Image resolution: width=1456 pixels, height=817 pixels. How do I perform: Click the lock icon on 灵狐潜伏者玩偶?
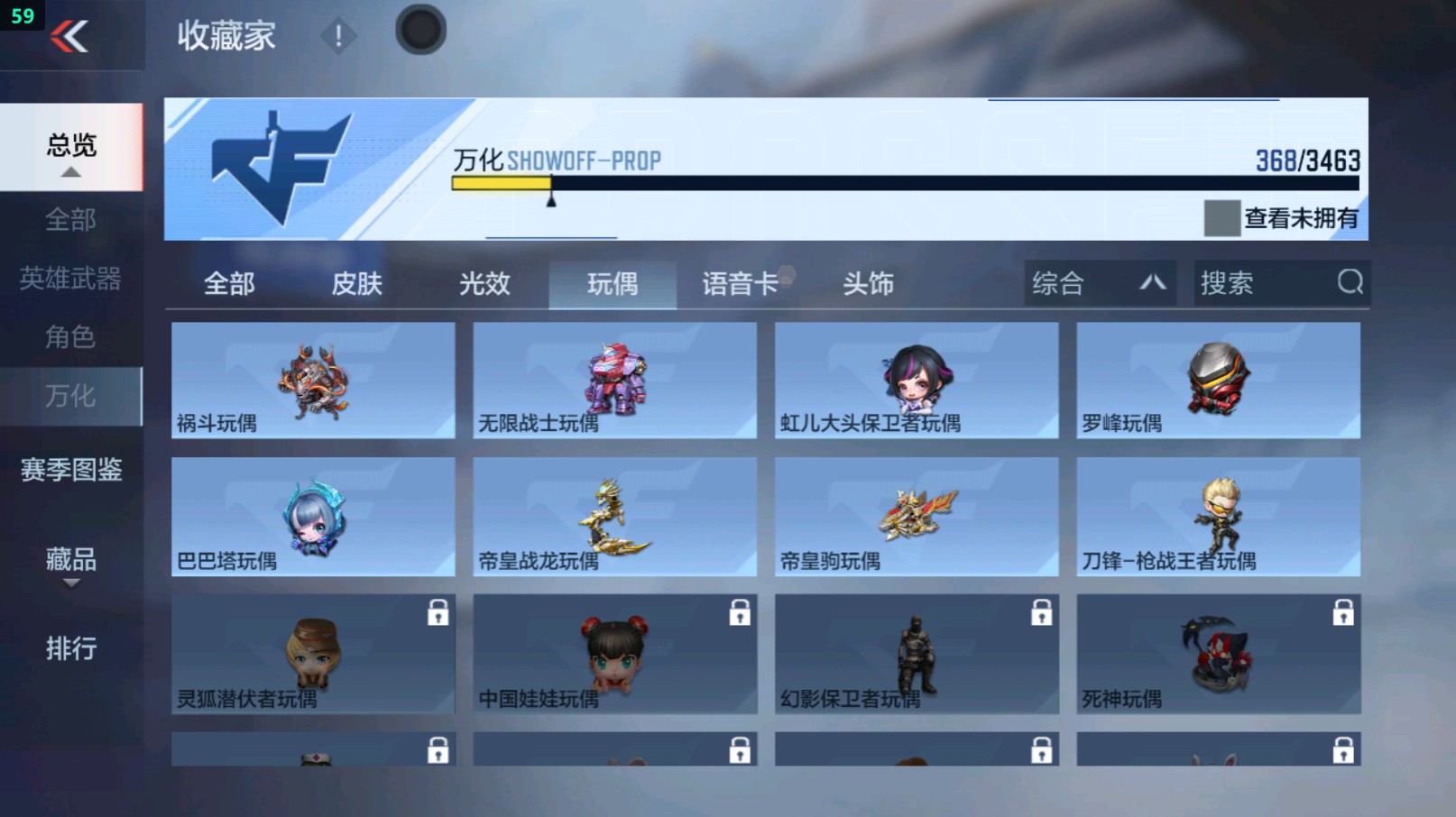pyautogui.click(x=439, y=613)
